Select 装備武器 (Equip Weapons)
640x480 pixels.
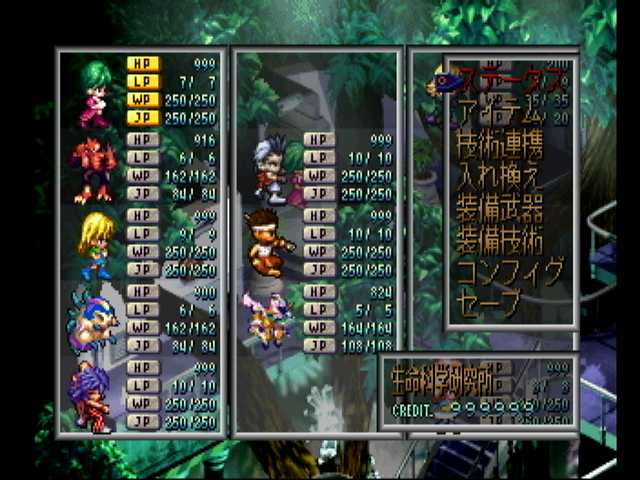click(500, 209)
